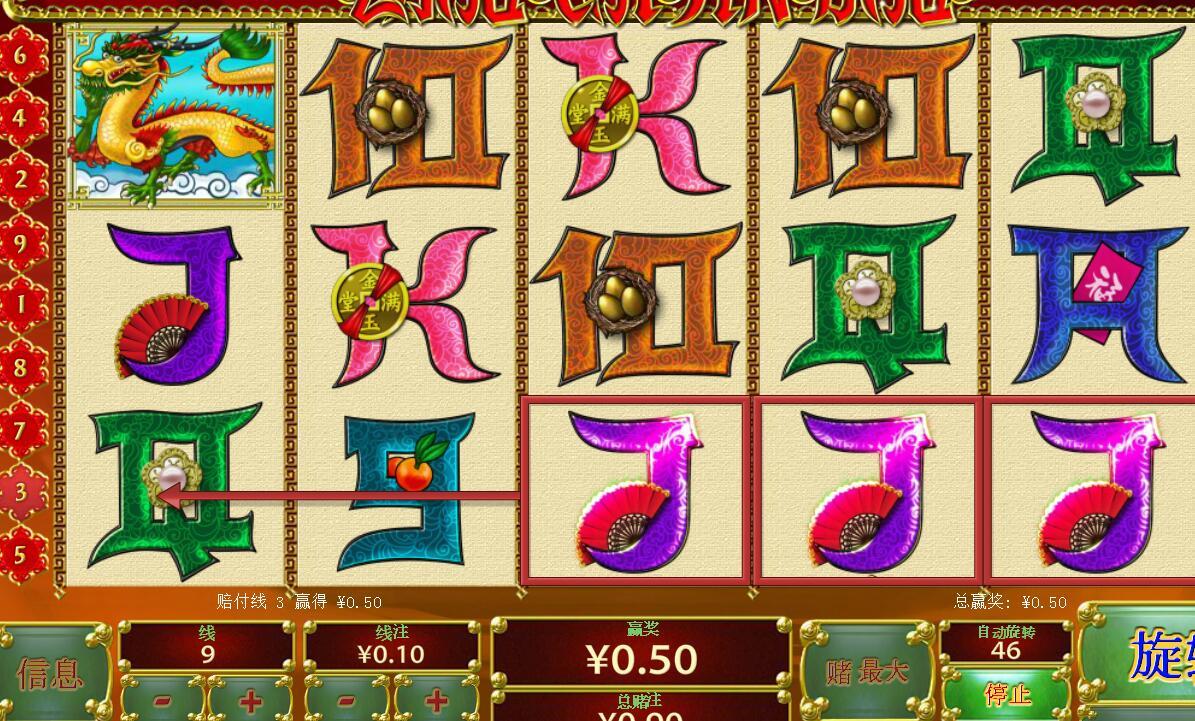
Task: Raise the line bet (线注)
Action: [x=436, y=699]
